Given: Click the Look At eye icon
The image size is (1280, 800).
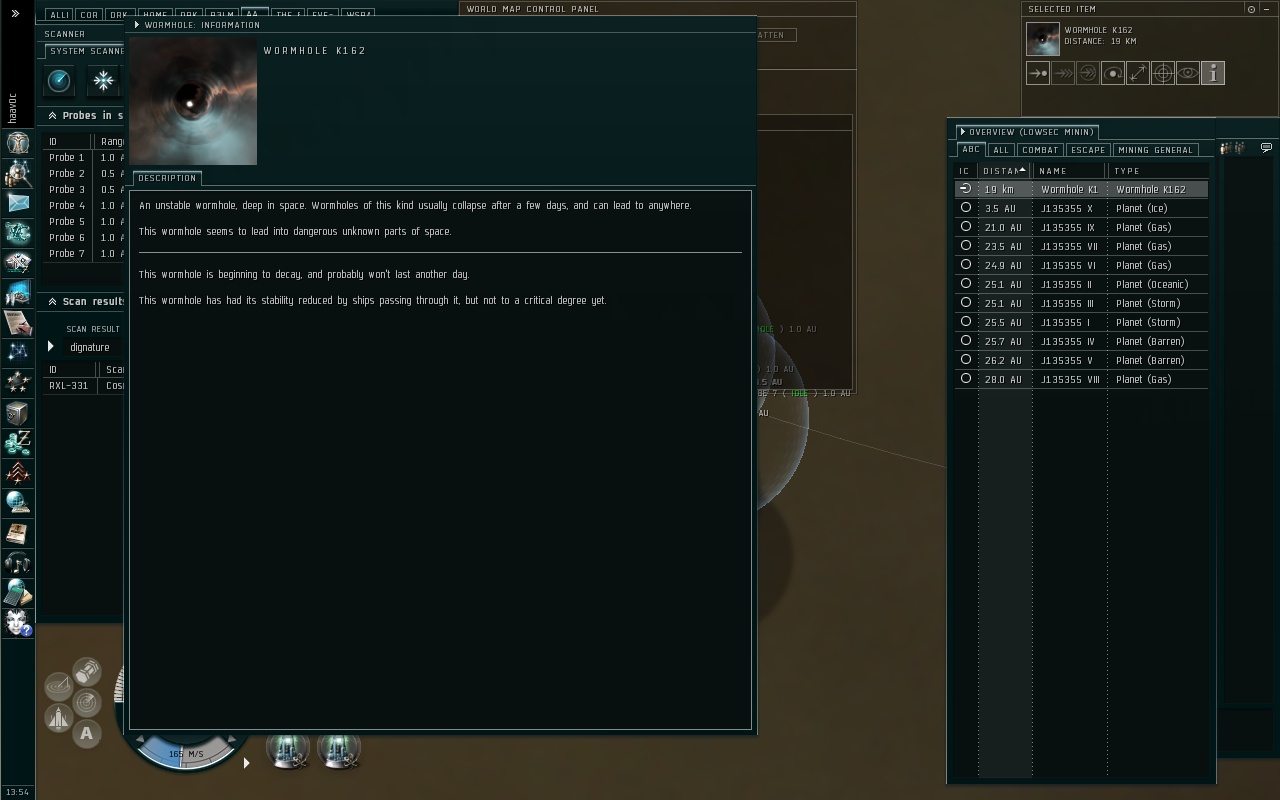Looking at the screenshot, I should point(1188,73).
